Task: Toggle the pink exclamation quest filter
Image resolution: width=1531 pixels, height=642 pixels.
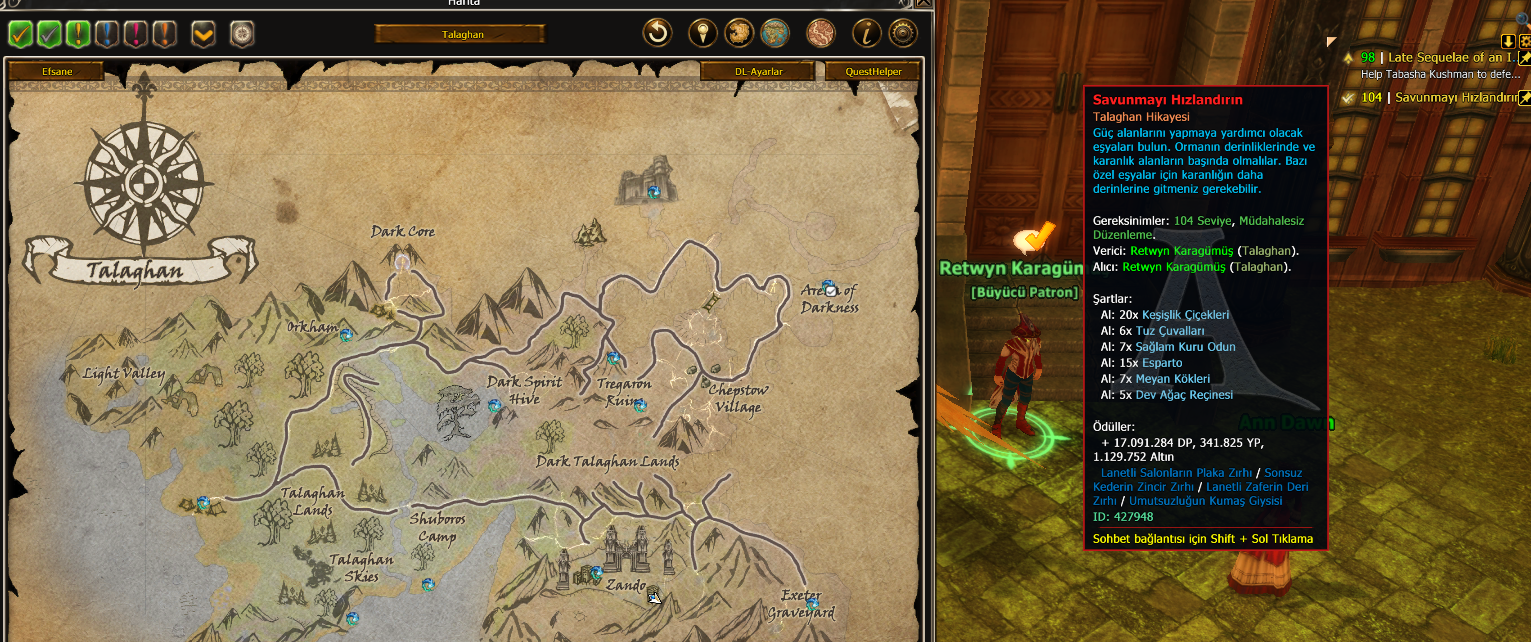Action: pyautogui.click(x=136, y=34)
